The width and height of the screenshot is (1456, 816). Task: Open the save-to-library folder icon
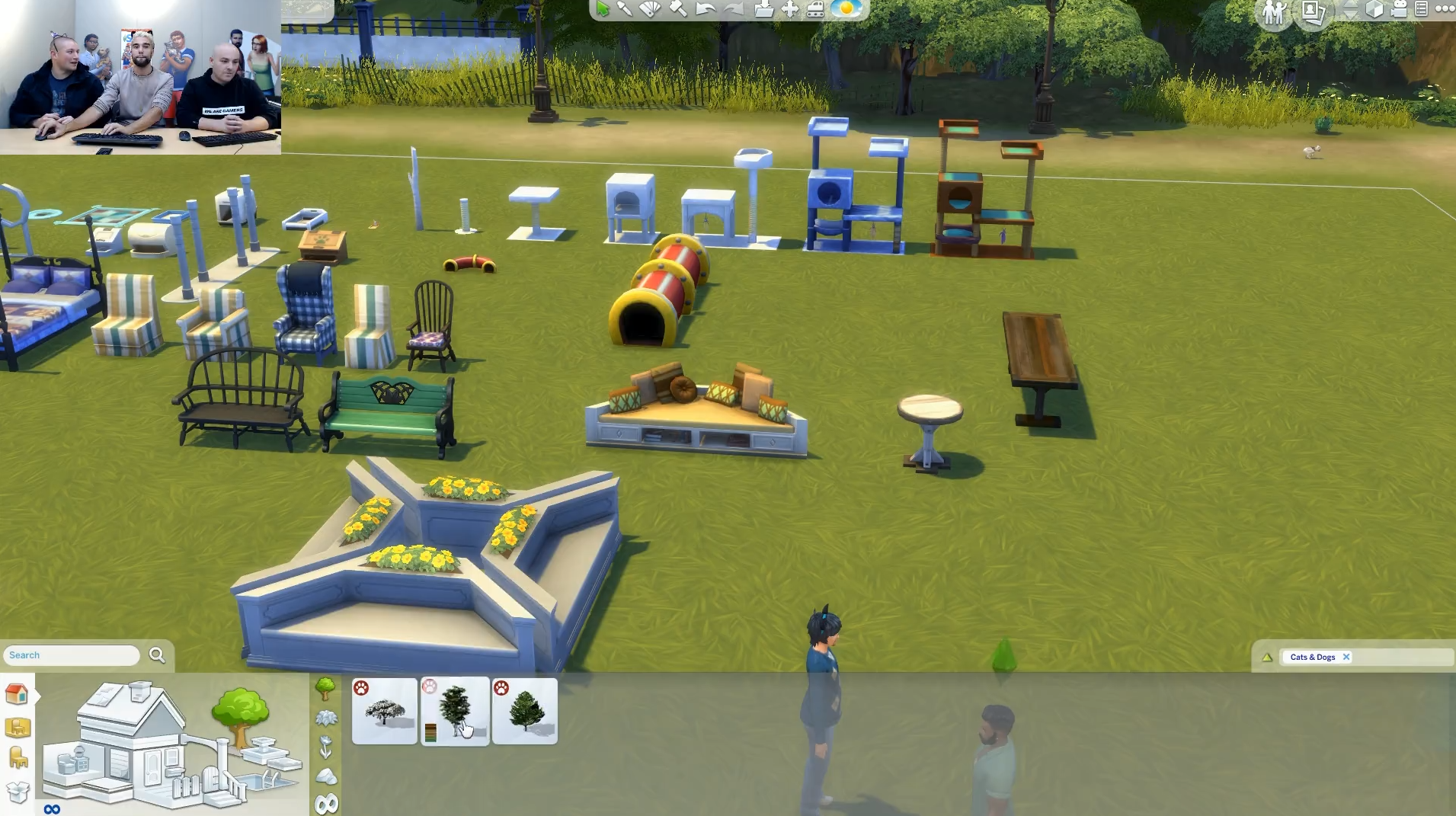[x=763, y=9]
